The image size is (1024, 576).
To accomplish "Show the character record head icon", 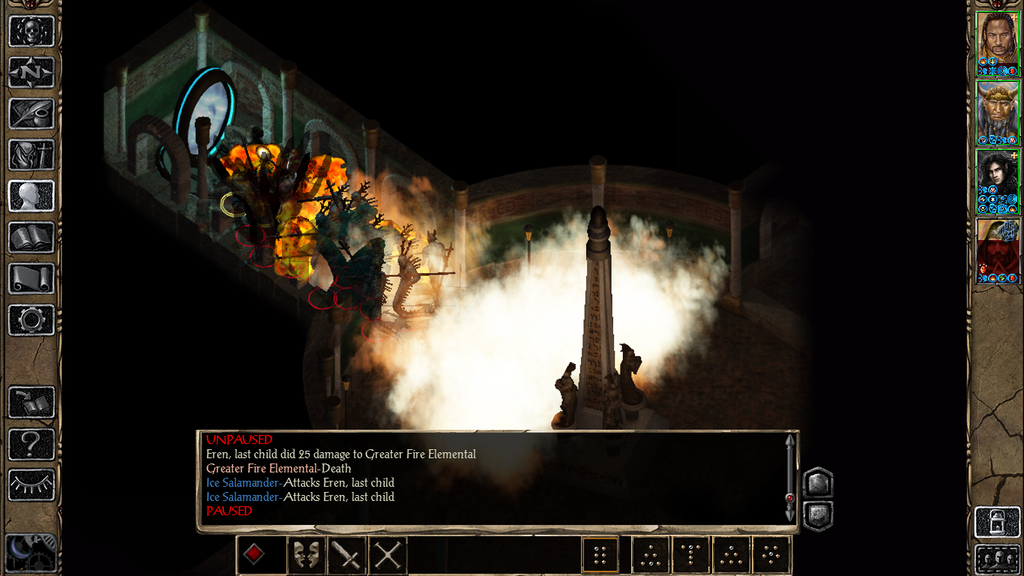I will [31, 195].
